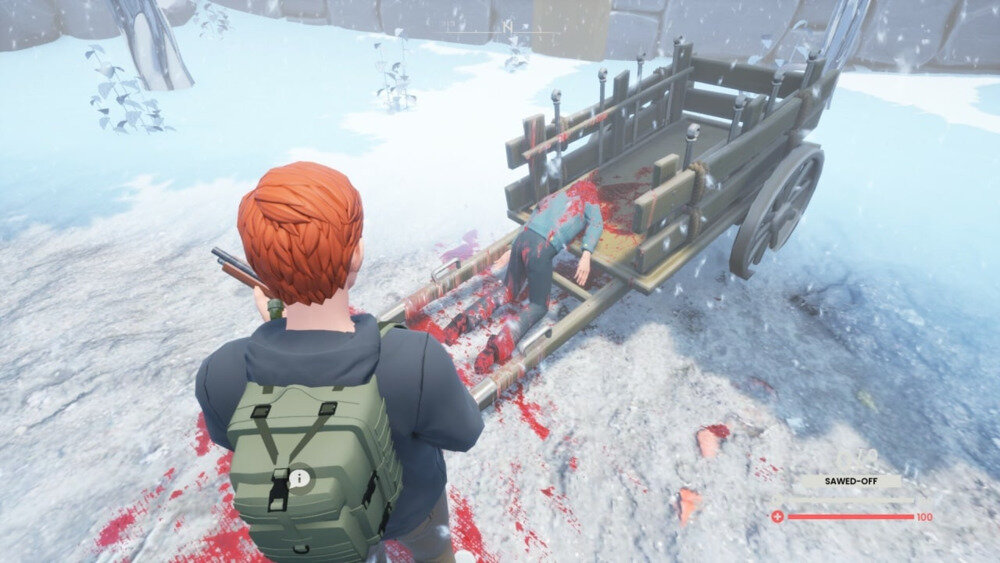The image size is (1000, 563).
Task: Select the SAWED-OFF weapon label
Action: point(848,481)
